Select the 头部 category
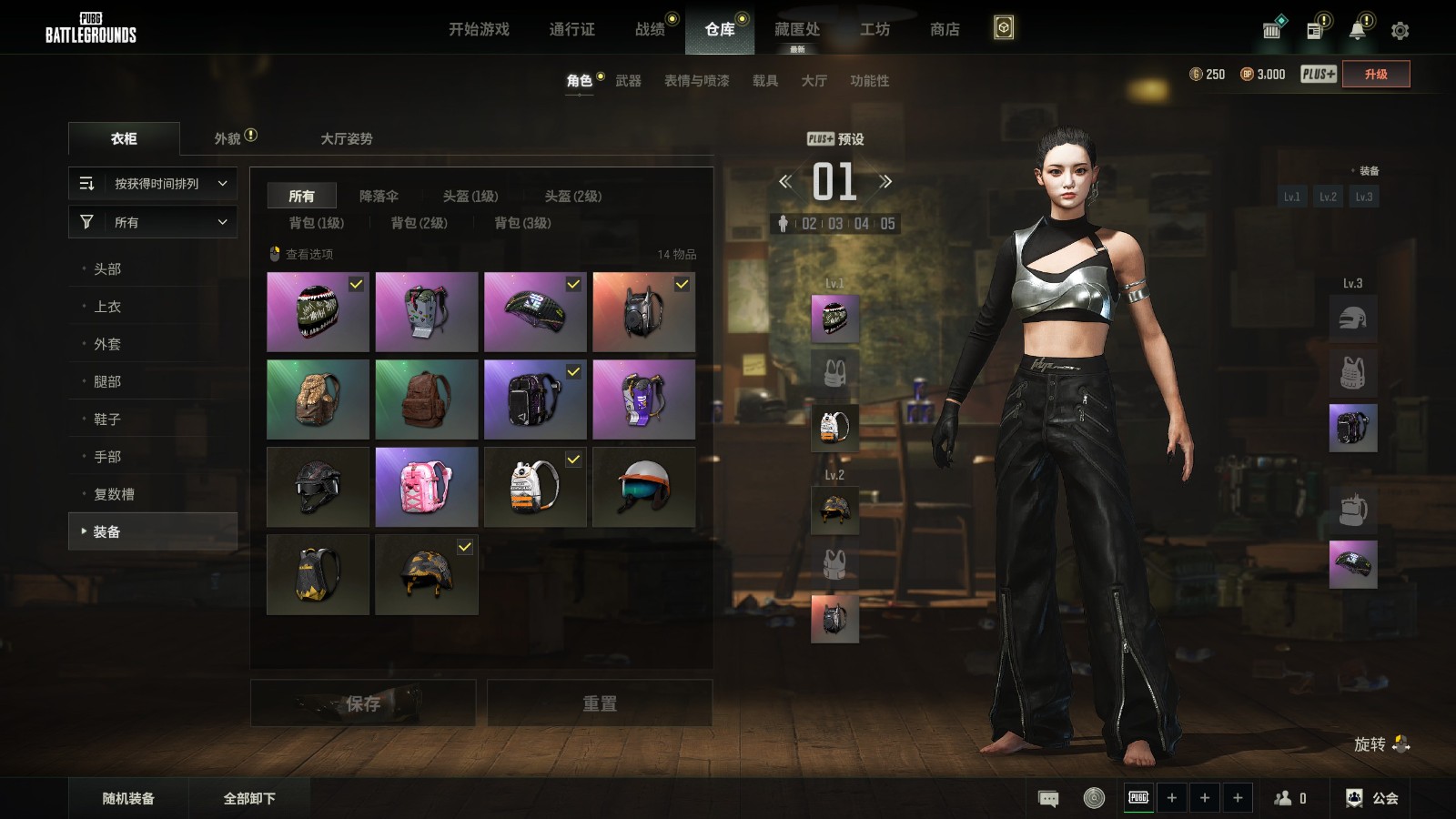Viewport: 1456px width, 819px height. pyautogui.click(x=107, y=269)
